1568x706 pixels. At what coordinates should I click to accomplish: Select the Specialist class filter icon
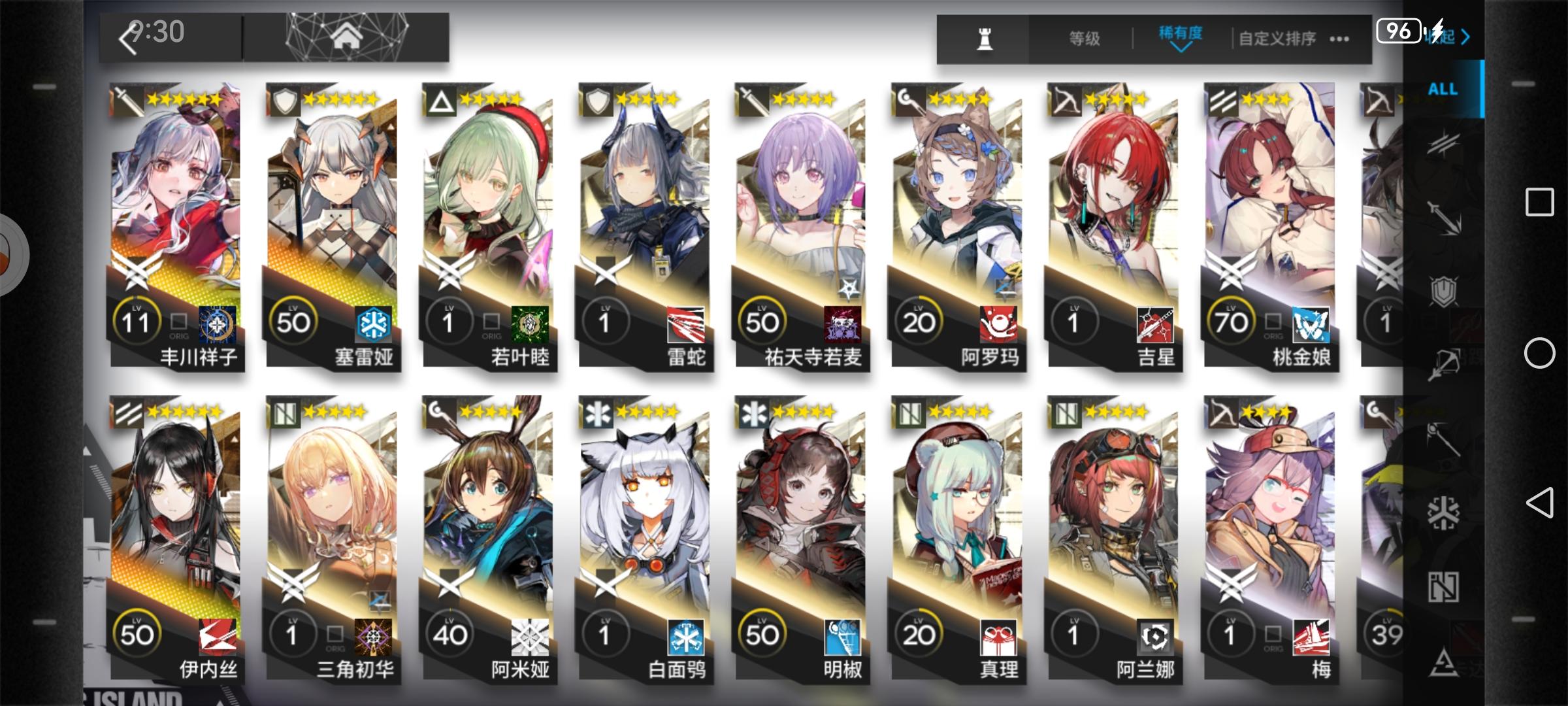[x=1444, y=660]
